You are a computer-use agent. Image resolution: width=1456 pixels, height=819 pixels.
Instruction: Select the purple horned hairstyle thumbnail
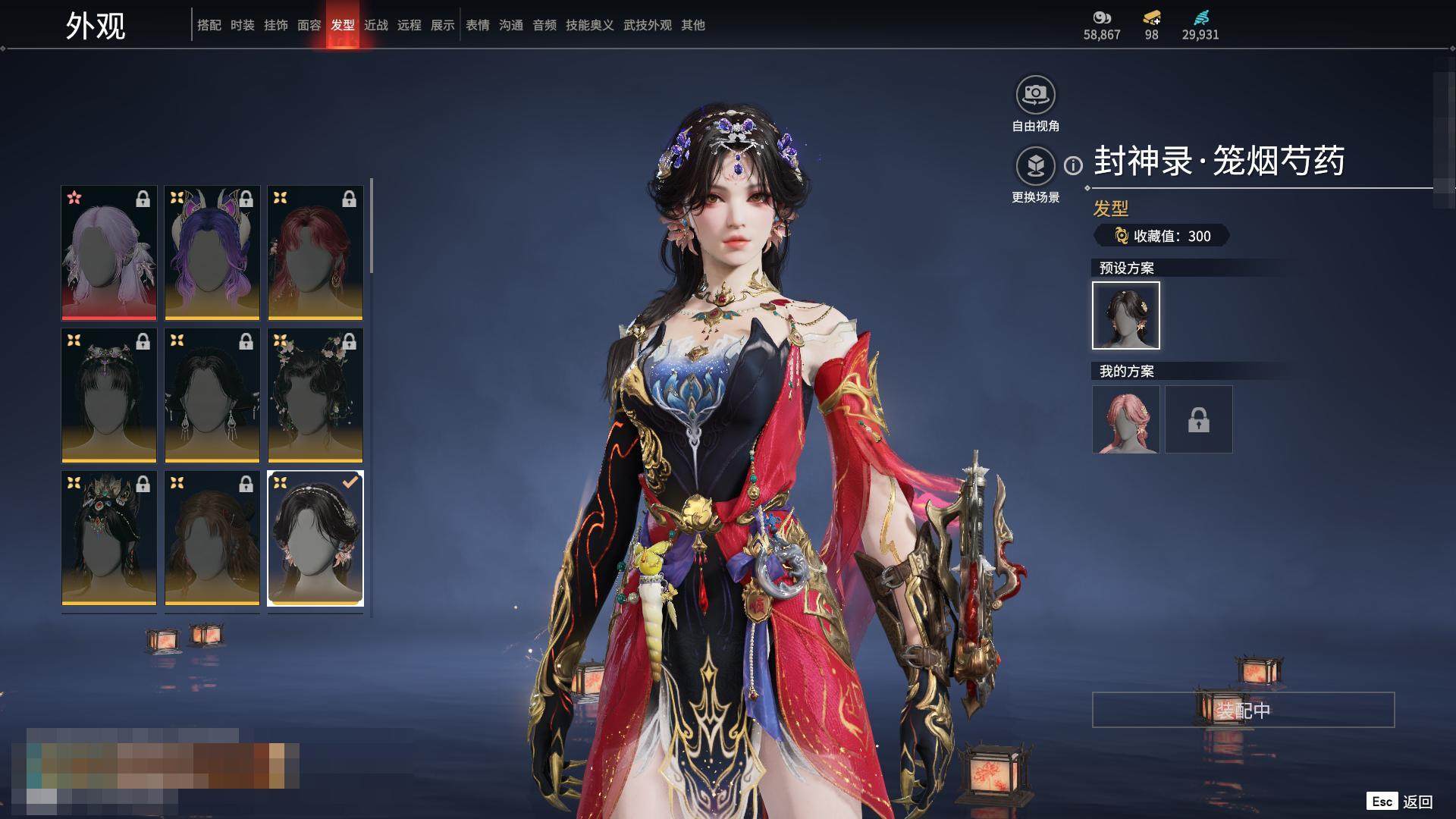click(212, 253)
